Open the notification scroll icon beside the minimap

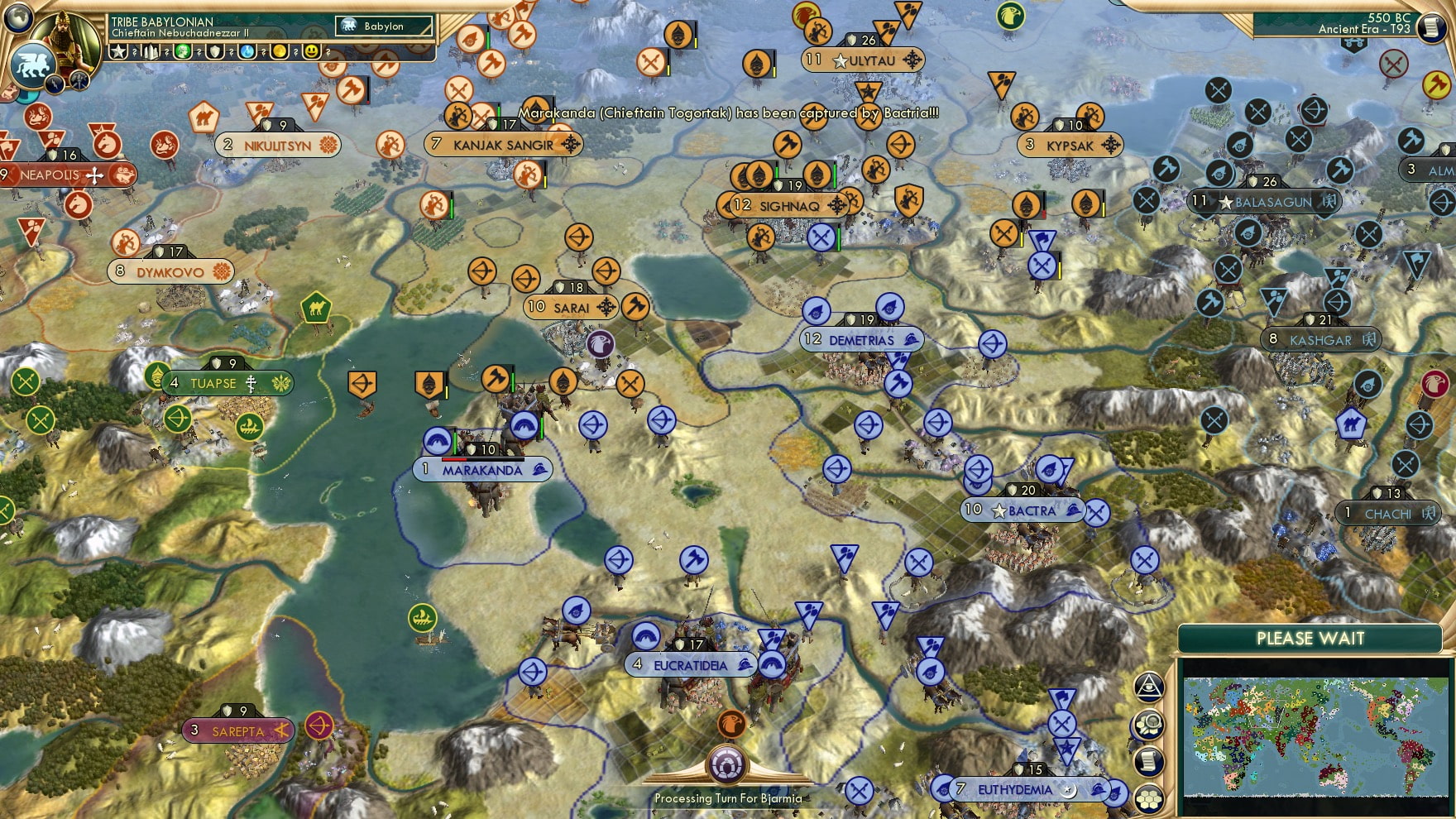click(x=1148, y=761)
